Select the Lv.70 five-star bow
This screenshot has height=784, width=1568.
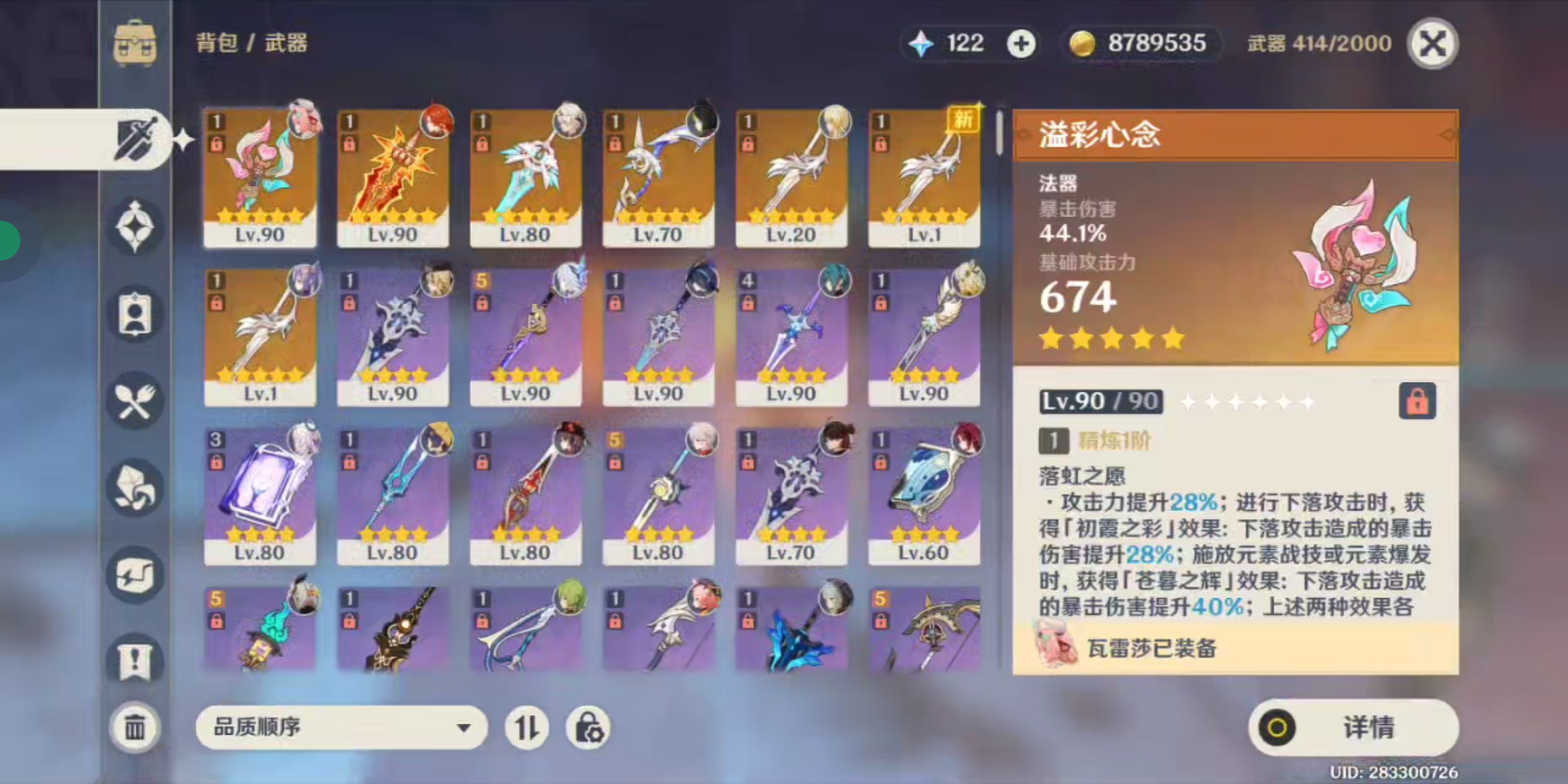[x=658, y=179]
